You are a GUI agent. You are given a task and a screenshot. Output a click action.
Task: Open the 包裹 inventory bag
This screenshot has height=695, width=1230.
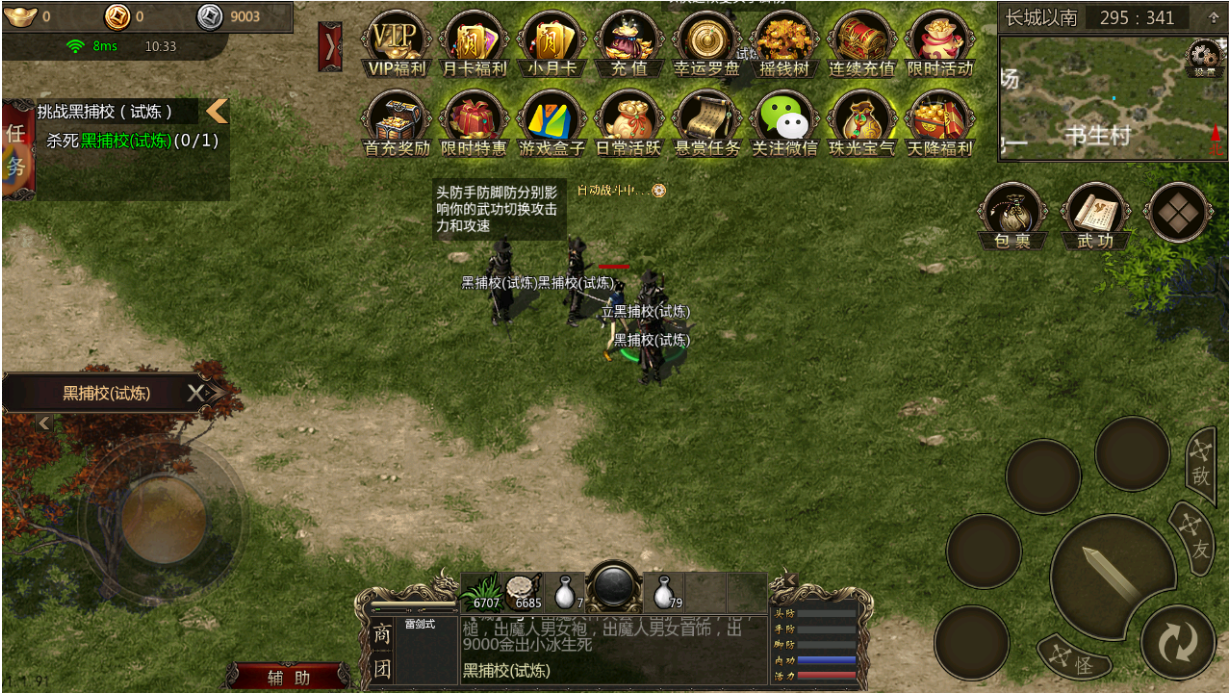click(1013, 214)
